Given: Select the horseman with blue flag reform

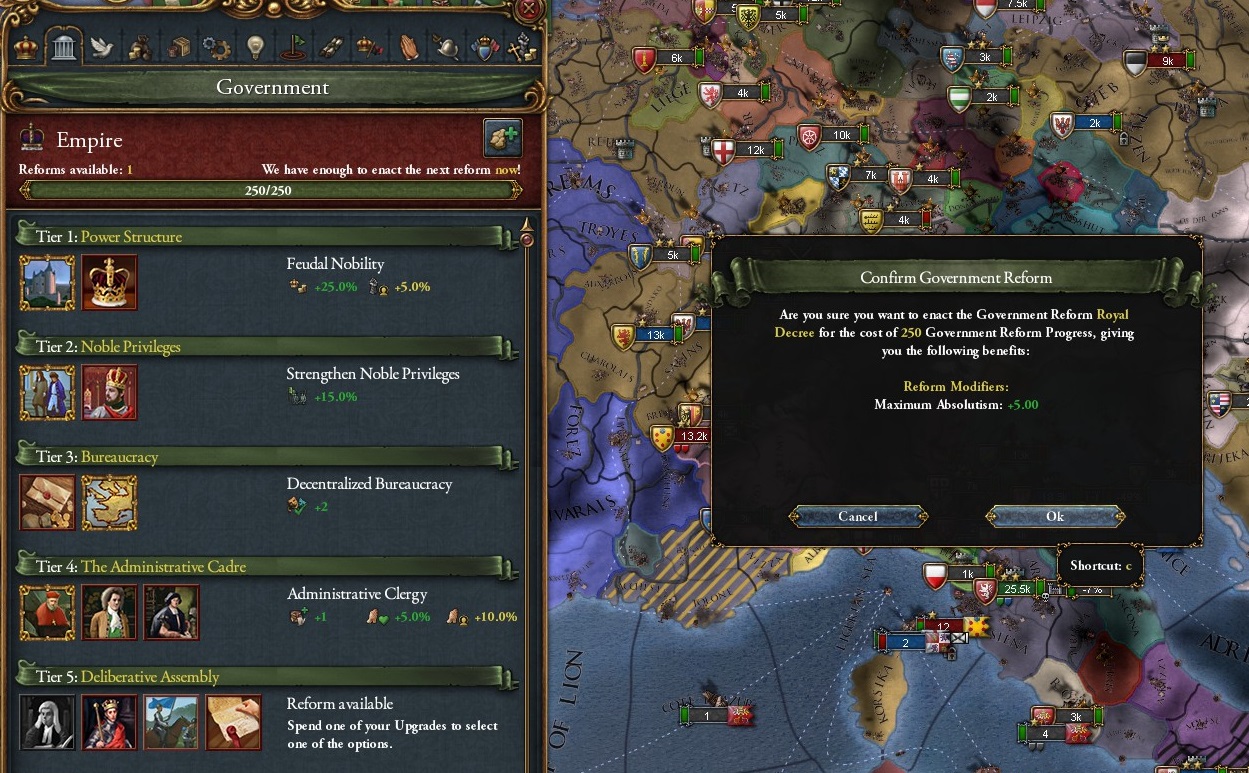Looking at the screenshot, I should 171,722.
